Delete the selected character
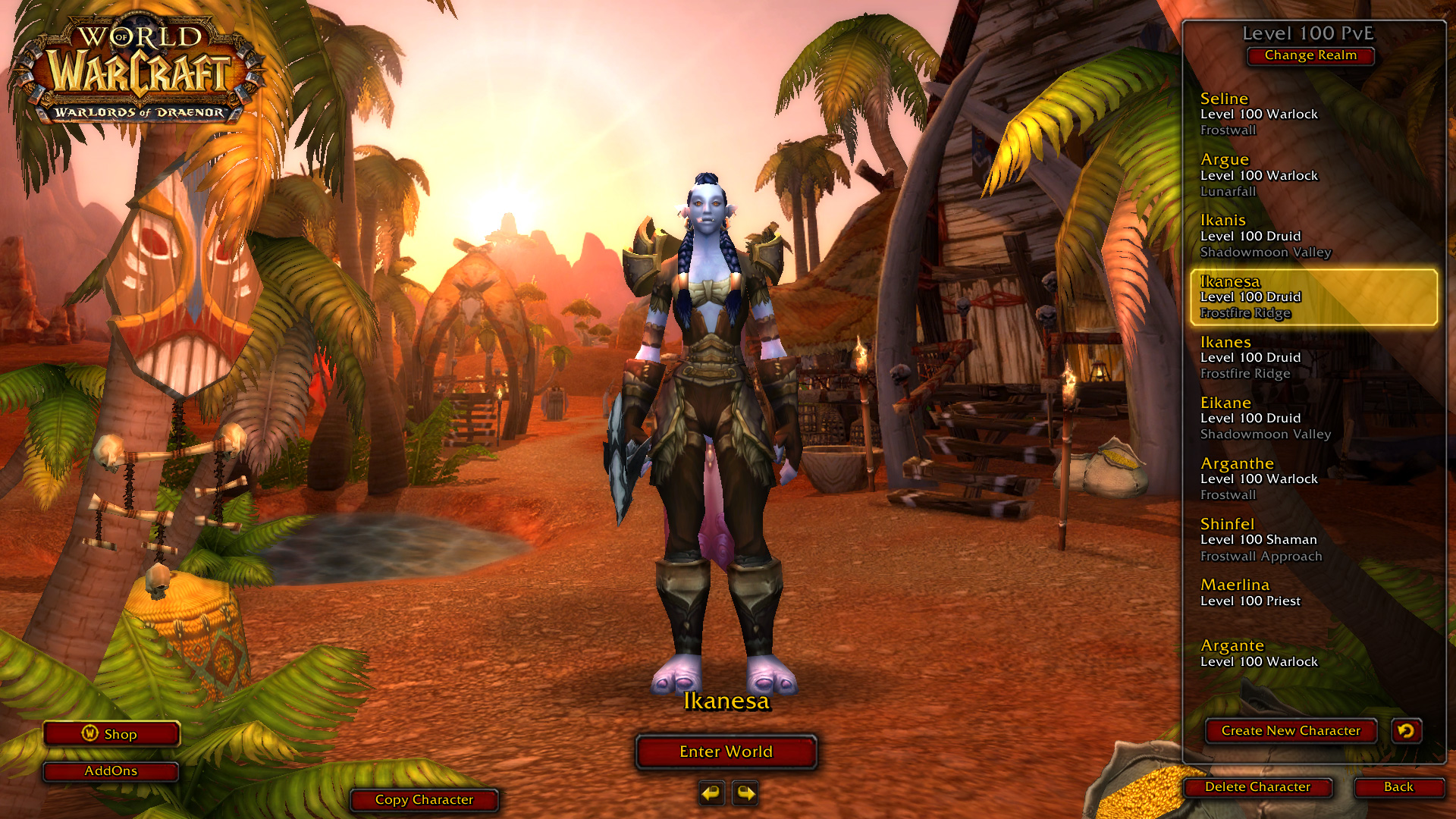The height and width of the screenshot is (819, 1456). pyautogui.click(x=1257, y=787)
